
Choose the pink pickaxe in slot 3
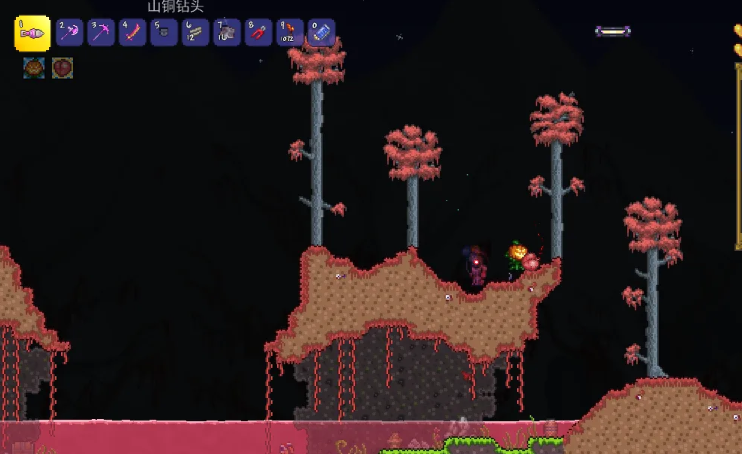click(101, 33)
